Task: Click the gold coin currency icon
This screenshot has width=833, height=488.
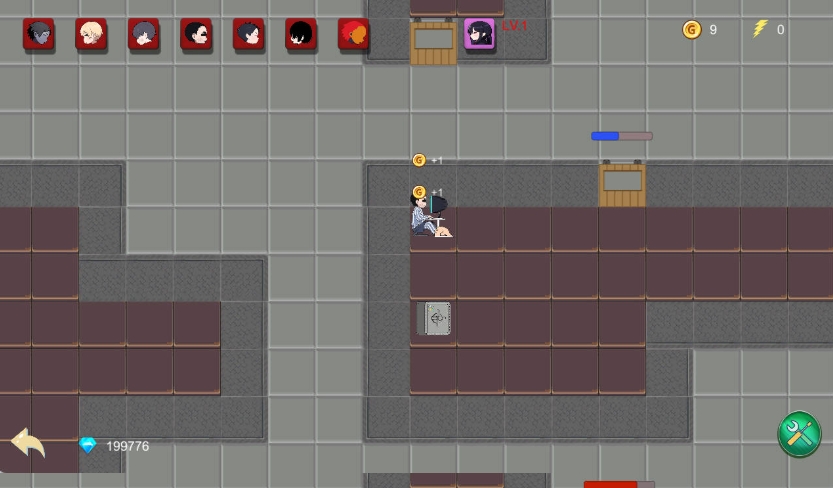Action: 691,30
